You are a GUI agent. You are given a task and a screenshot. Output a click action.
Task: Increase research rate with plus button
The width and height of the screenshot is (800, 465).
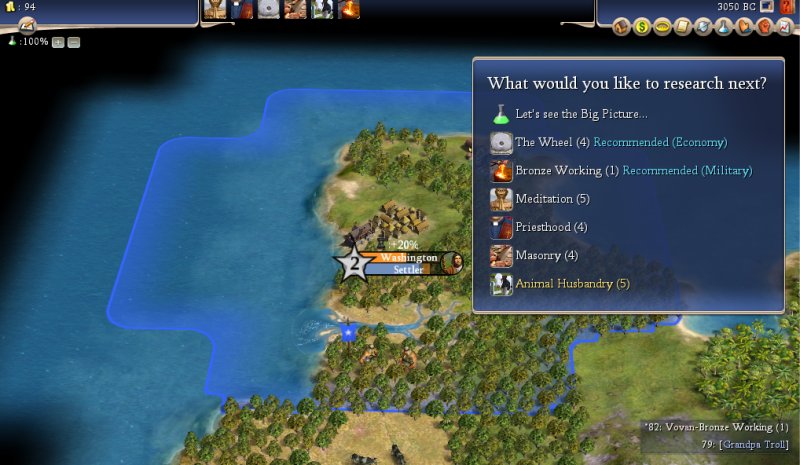point(58,42)
